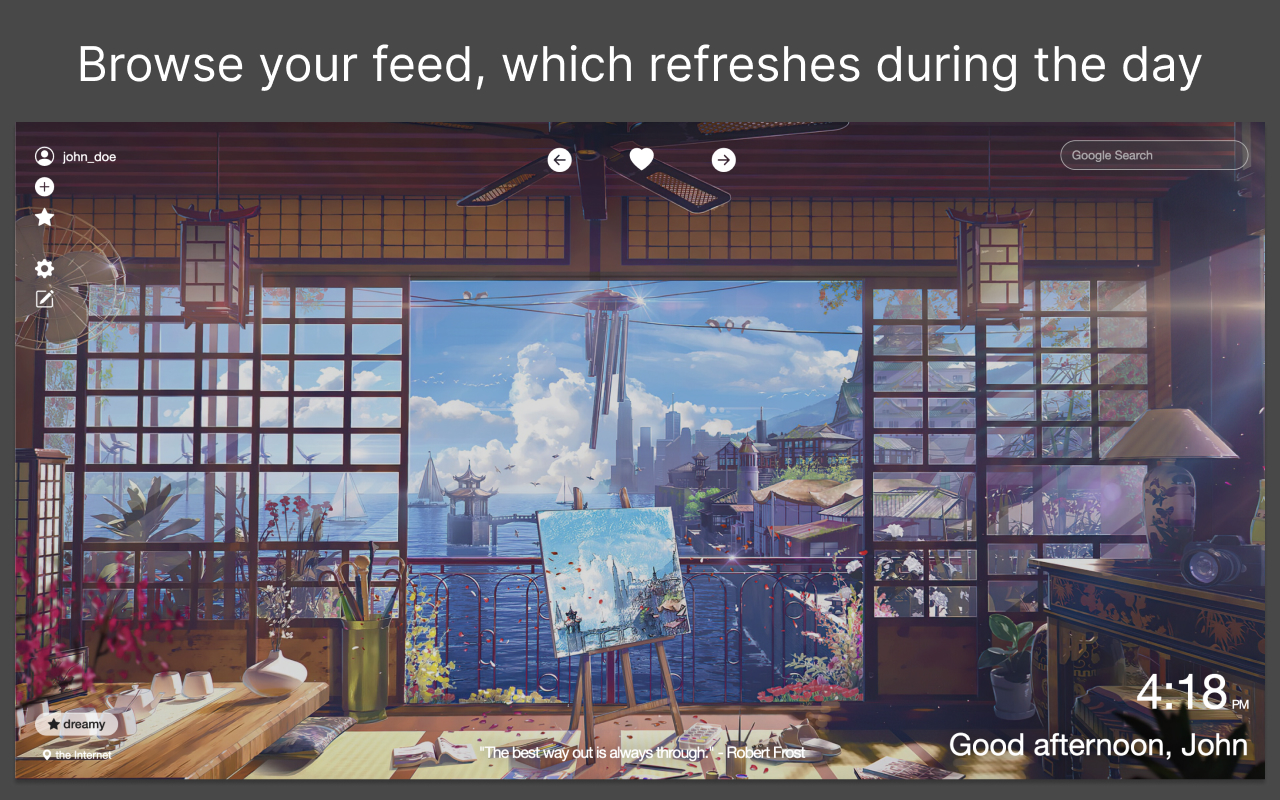This screenshot has height=800, width=1280.
Task: Click the plus icon to add content
Action: 44,186
